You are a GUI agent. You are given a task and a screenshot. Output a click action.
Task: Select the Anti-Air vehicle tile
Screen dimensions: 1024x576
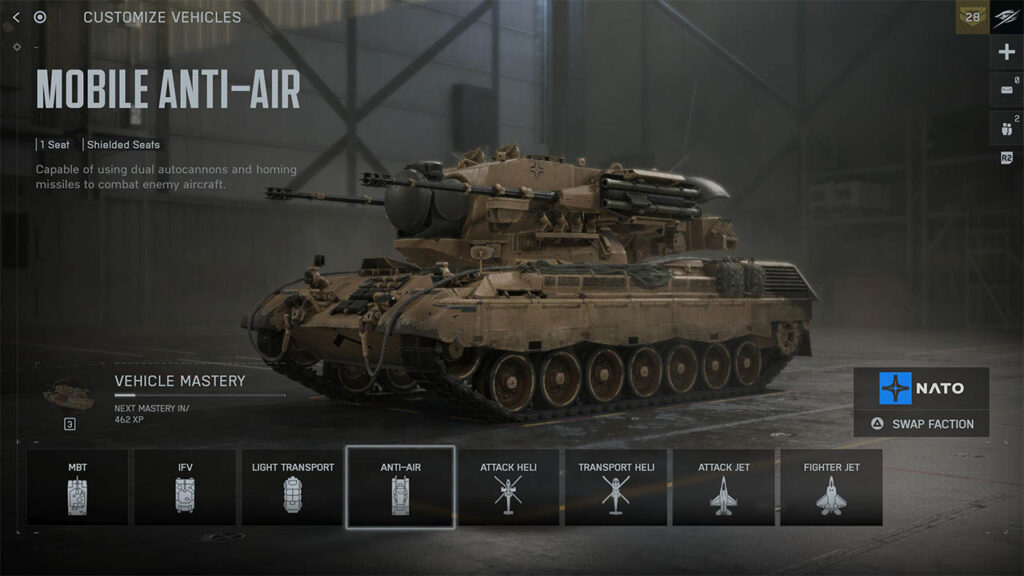(400, 487)
